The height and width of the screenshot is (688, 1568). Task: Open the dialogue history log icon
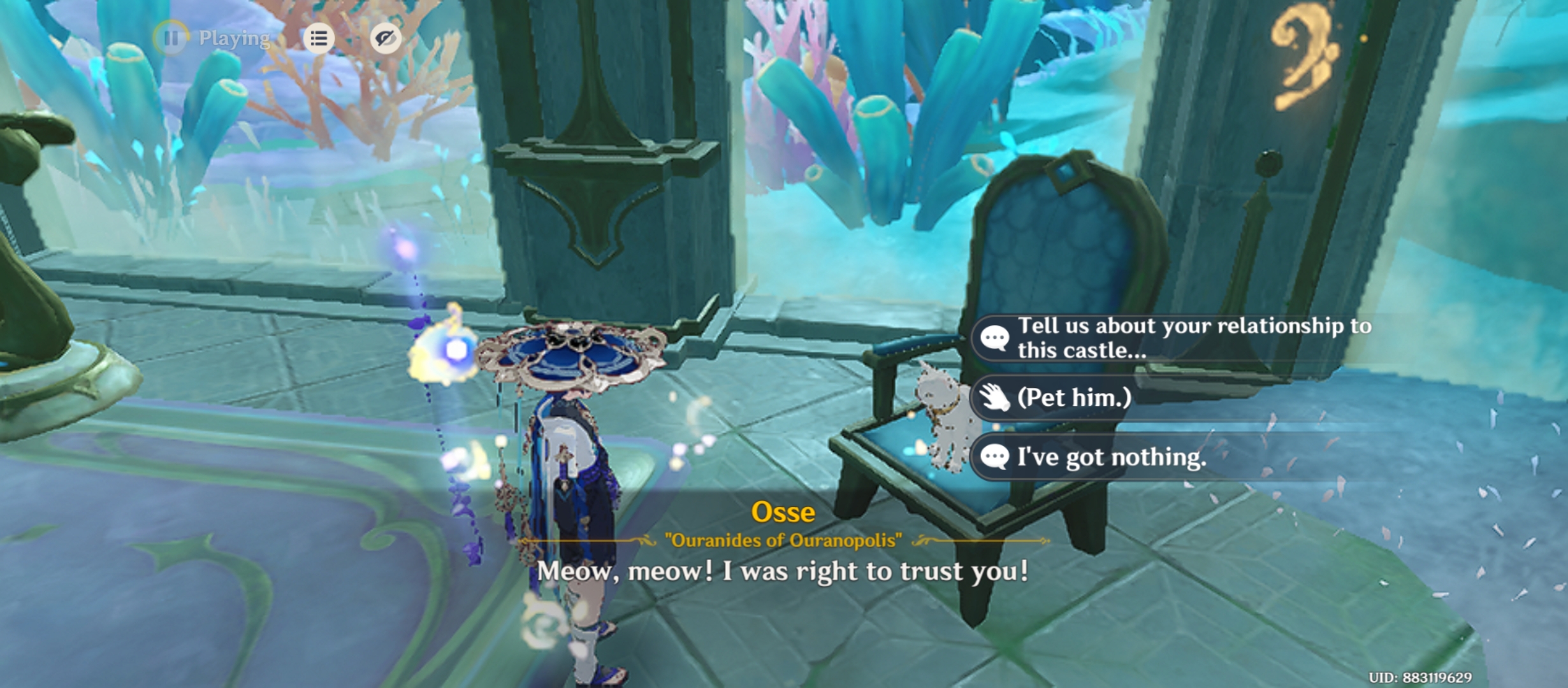pos(319,39)
